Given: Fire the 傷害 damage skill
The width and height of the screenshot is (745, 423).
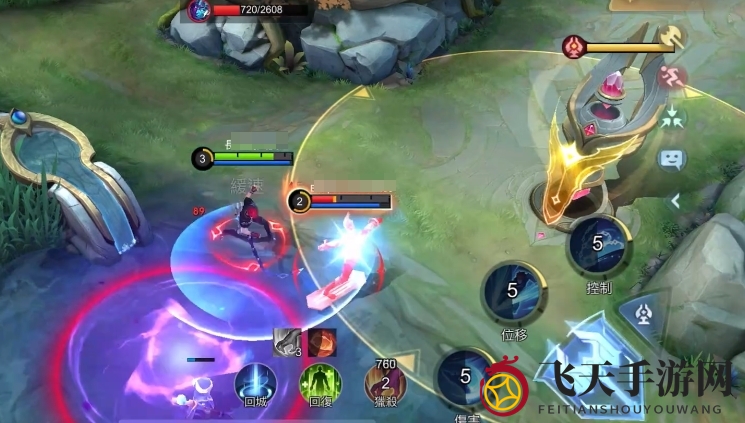Looking at the screenshot, I should coord(465,378).
